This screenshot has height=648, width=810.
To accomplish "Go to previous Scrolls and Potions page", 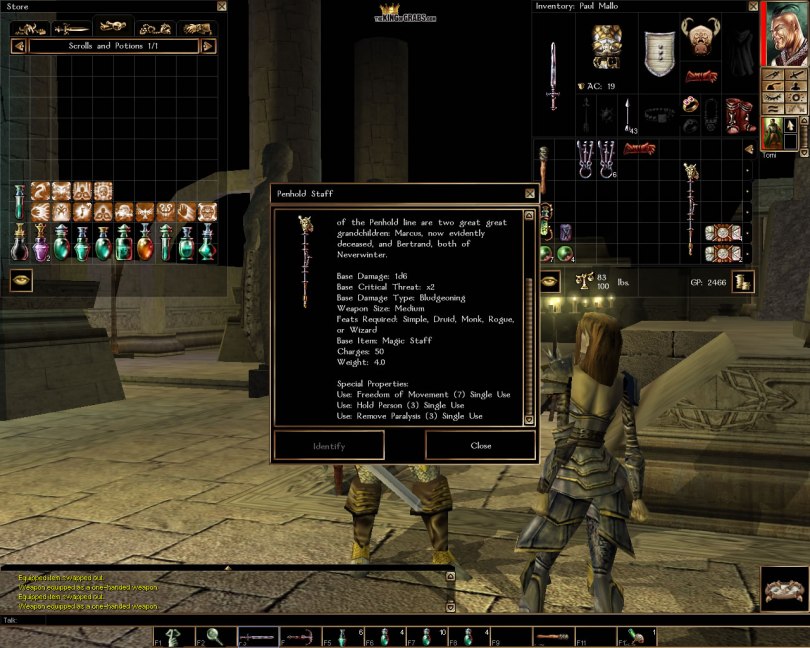I will point(19,46).
